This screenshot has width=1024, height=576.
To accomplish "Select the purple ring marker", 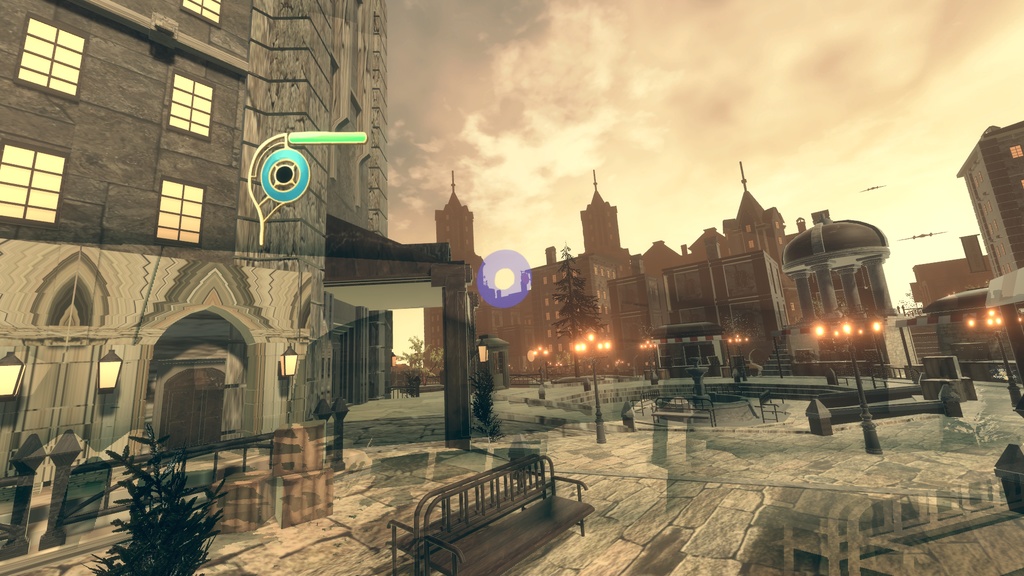I will coord(504,278).
